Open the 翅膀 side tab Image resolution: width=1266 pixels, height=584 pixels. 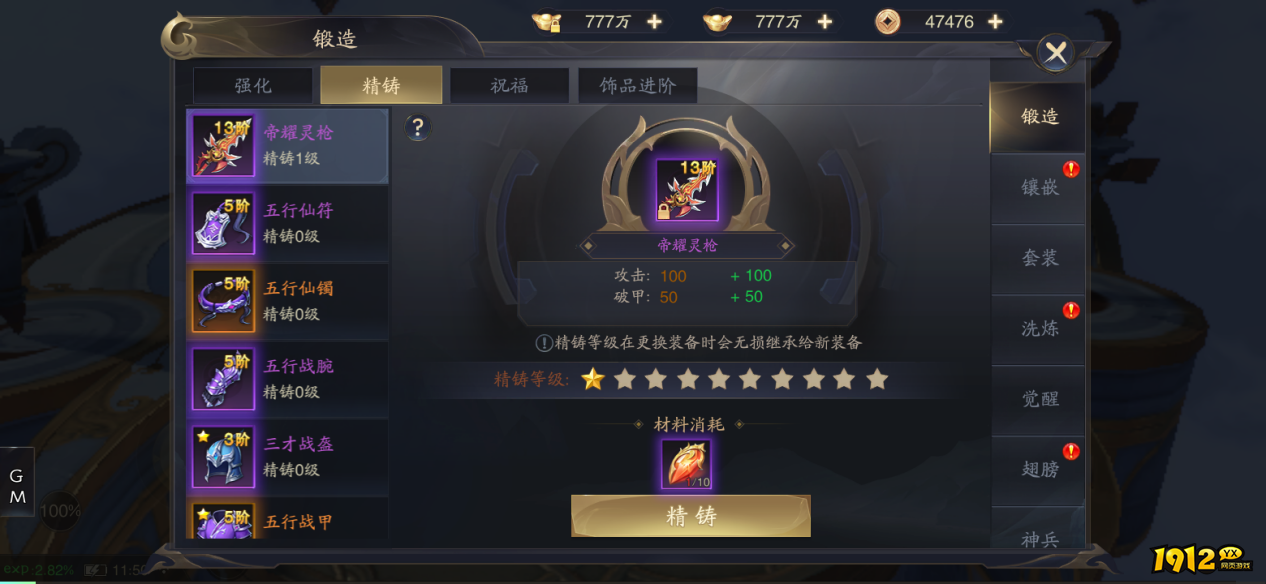[1039, 469]
